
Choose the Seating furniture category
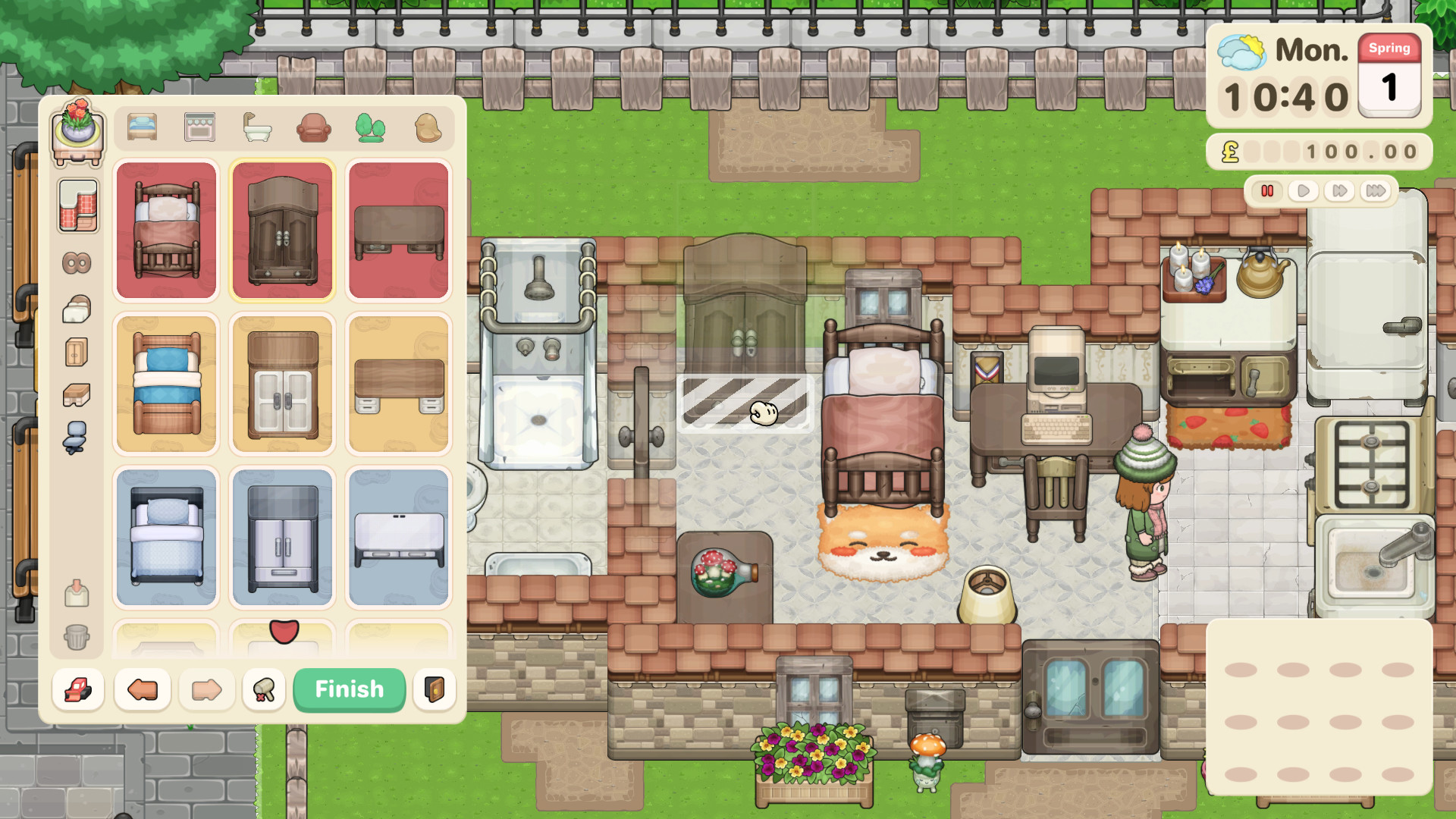tap(314, 127)
